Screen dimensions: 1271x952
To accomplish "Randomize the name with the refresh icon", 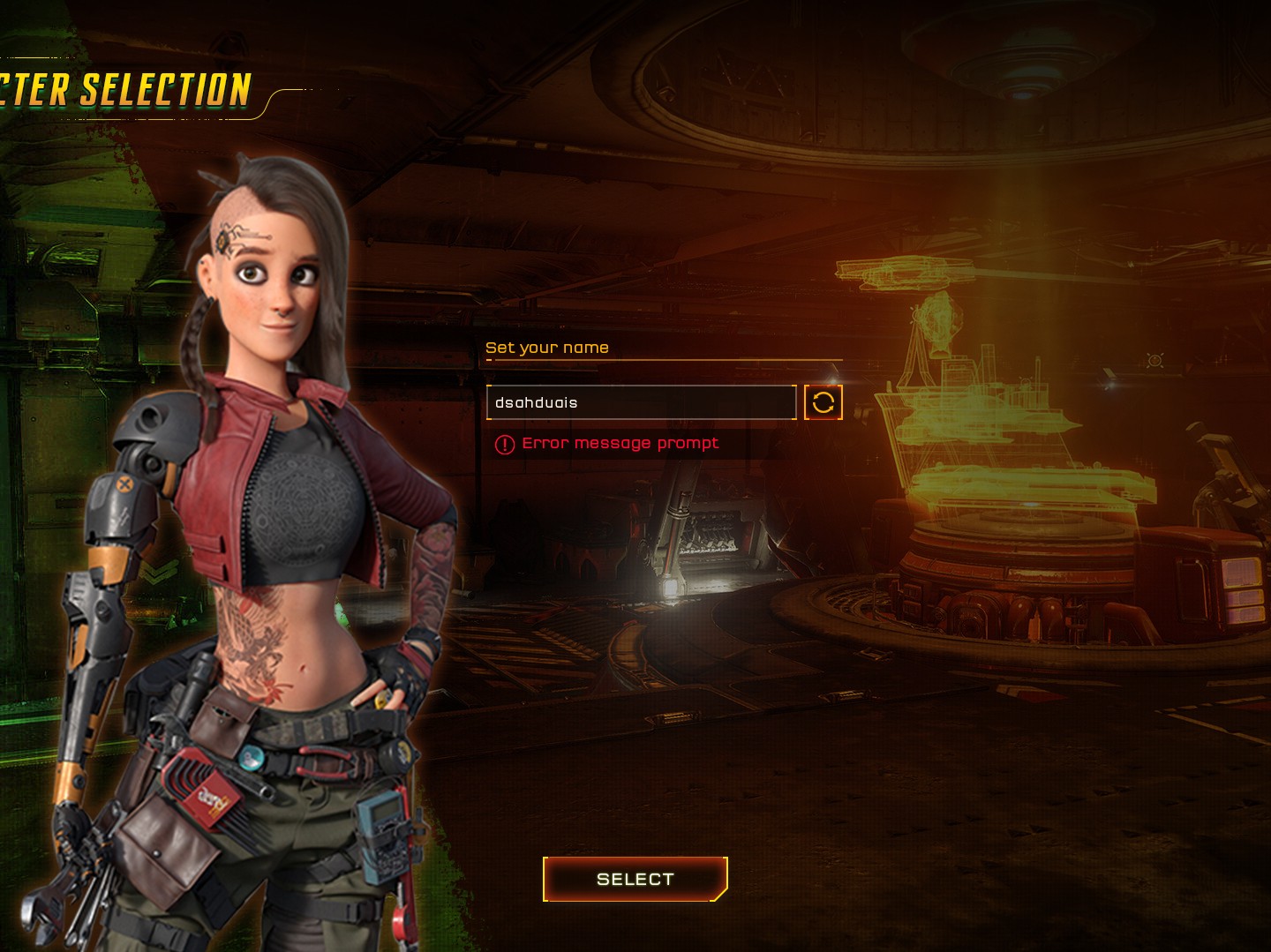I will pos(824,402).
